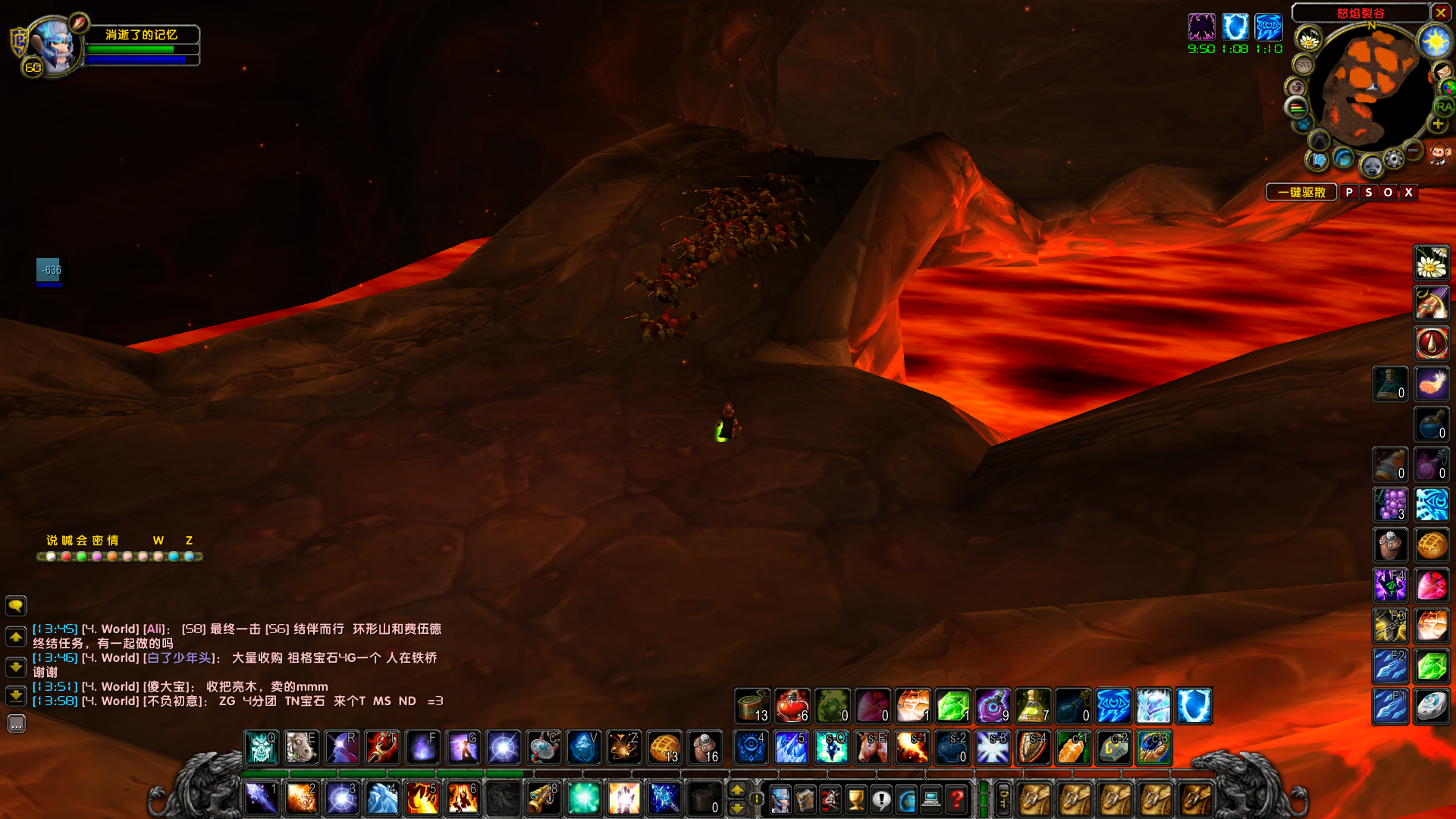Open the sun time-of-day calendar button
This screenshot has width=1456, height=819.
(x=1435, y=41)
